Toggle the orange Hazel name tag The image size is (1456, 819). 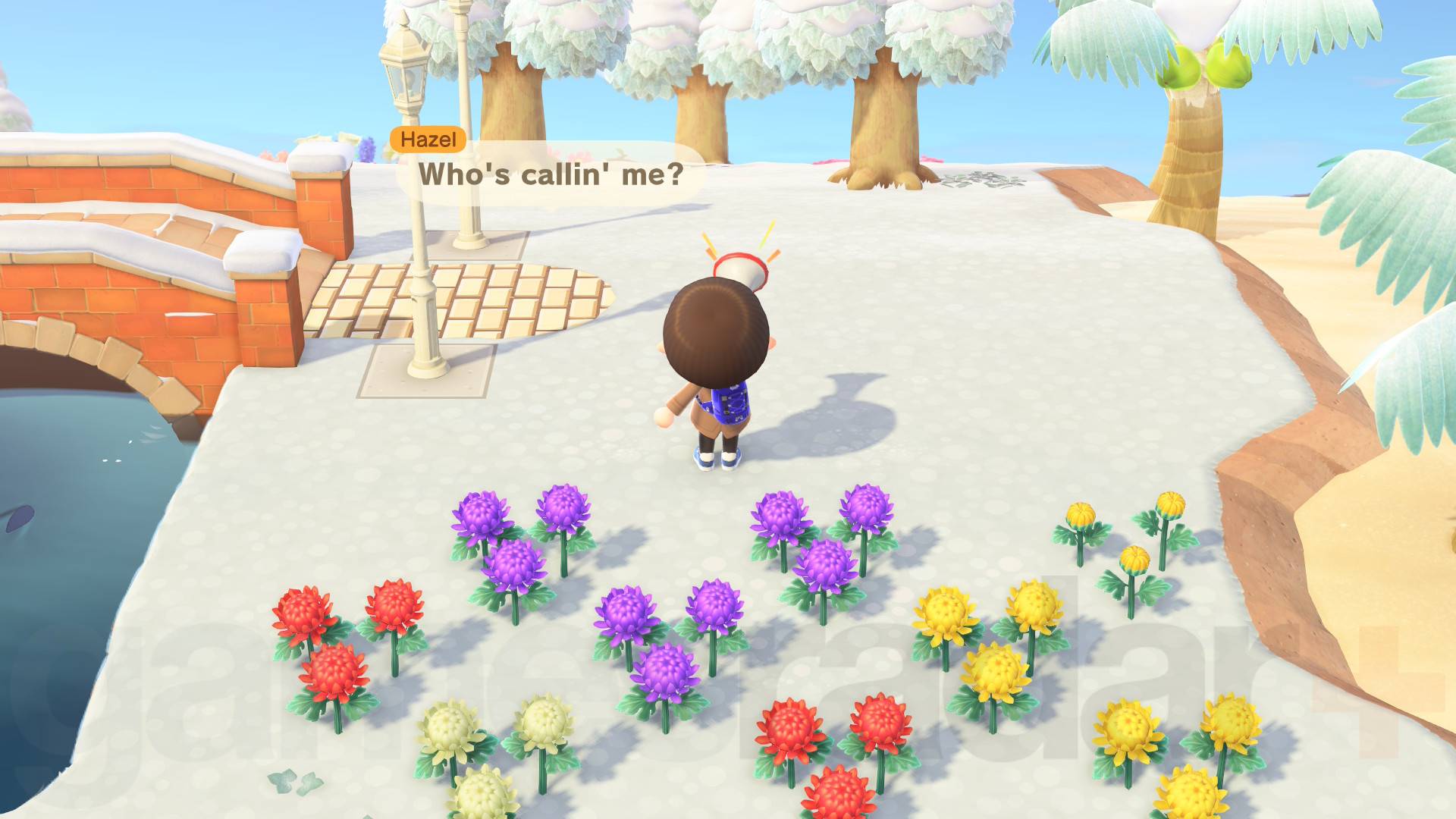427,140
